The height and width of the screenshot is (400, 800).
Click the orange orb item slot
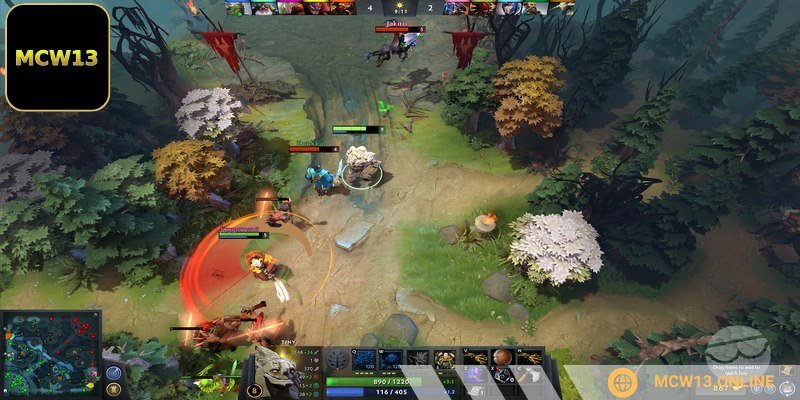point(501,357)
